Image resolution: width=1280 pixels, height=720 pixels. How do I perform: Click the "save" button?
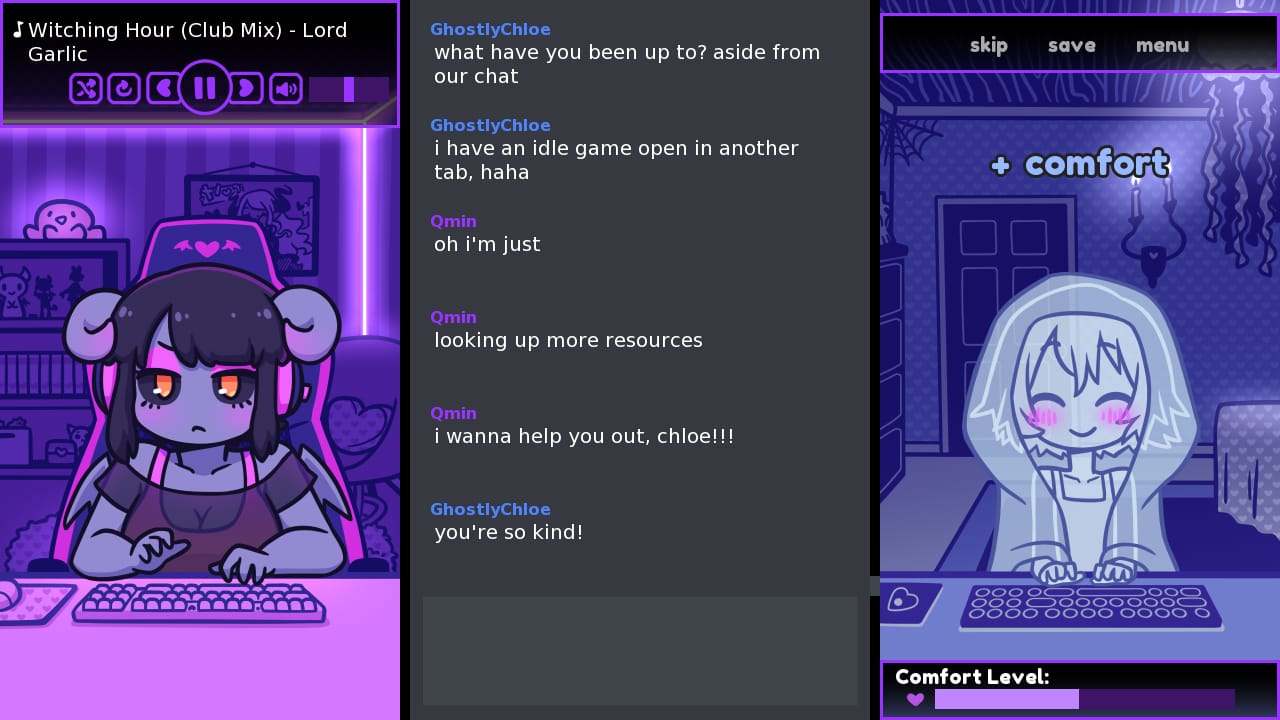[x=1071, y=45]
